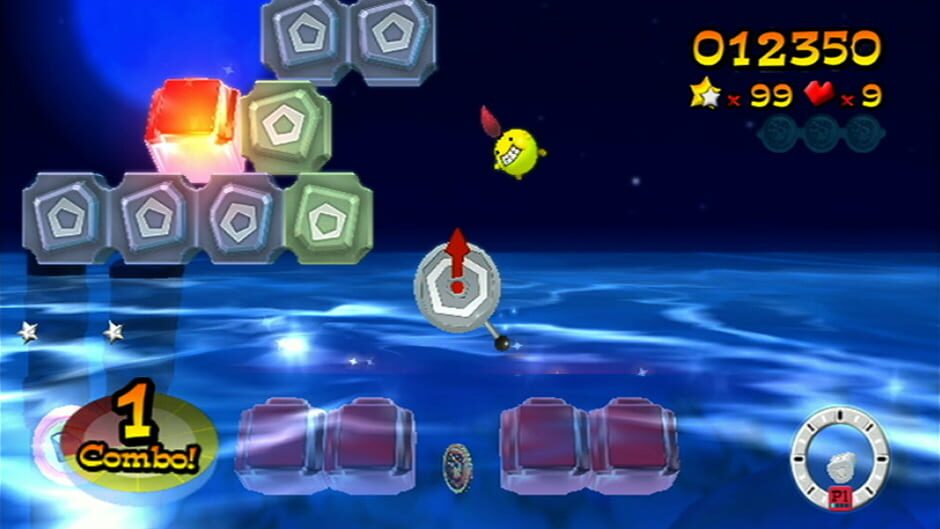Click the red heart lives icon
Image resolution: width=940 pixels, height=529 pixels.
point(819,94)
